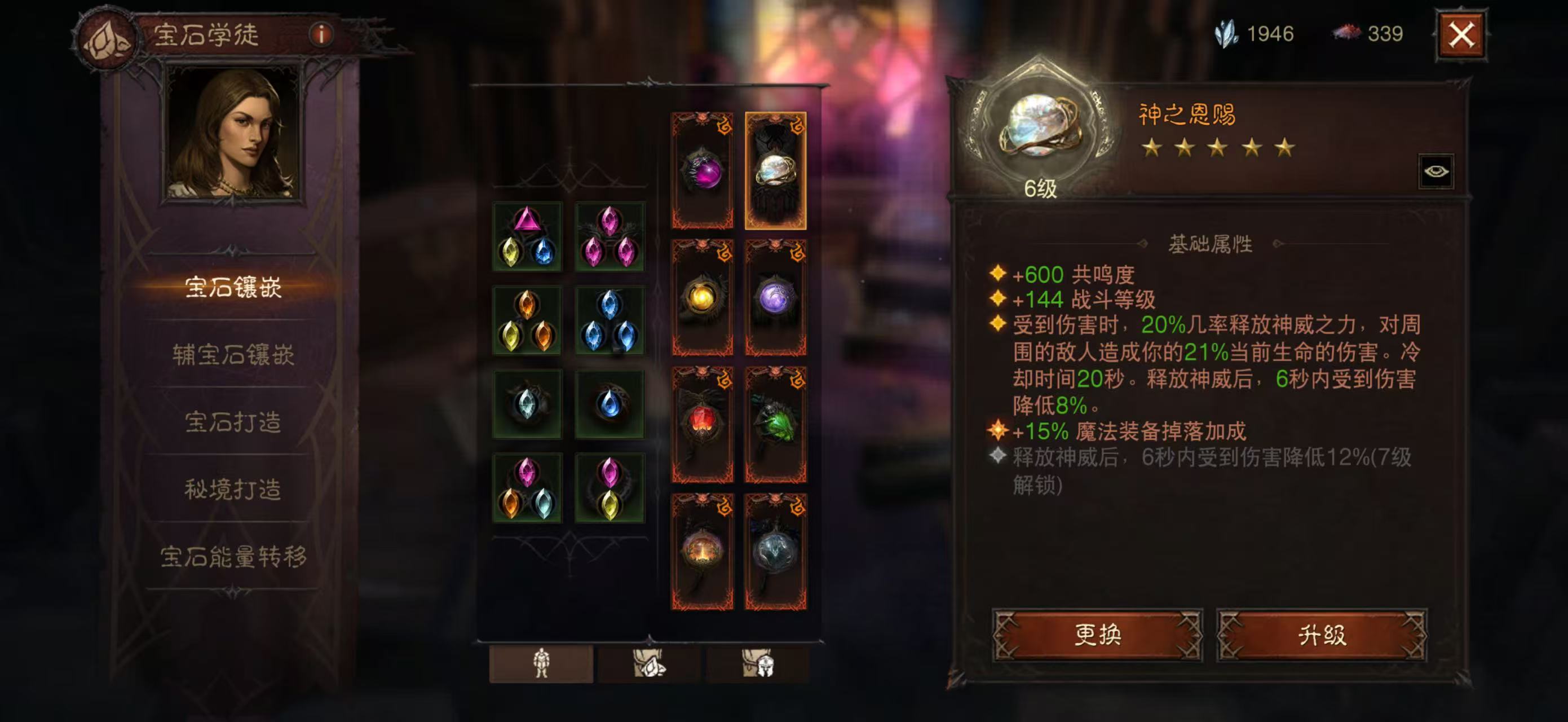Pick the golden sun legendary gem

click(703, 298)
